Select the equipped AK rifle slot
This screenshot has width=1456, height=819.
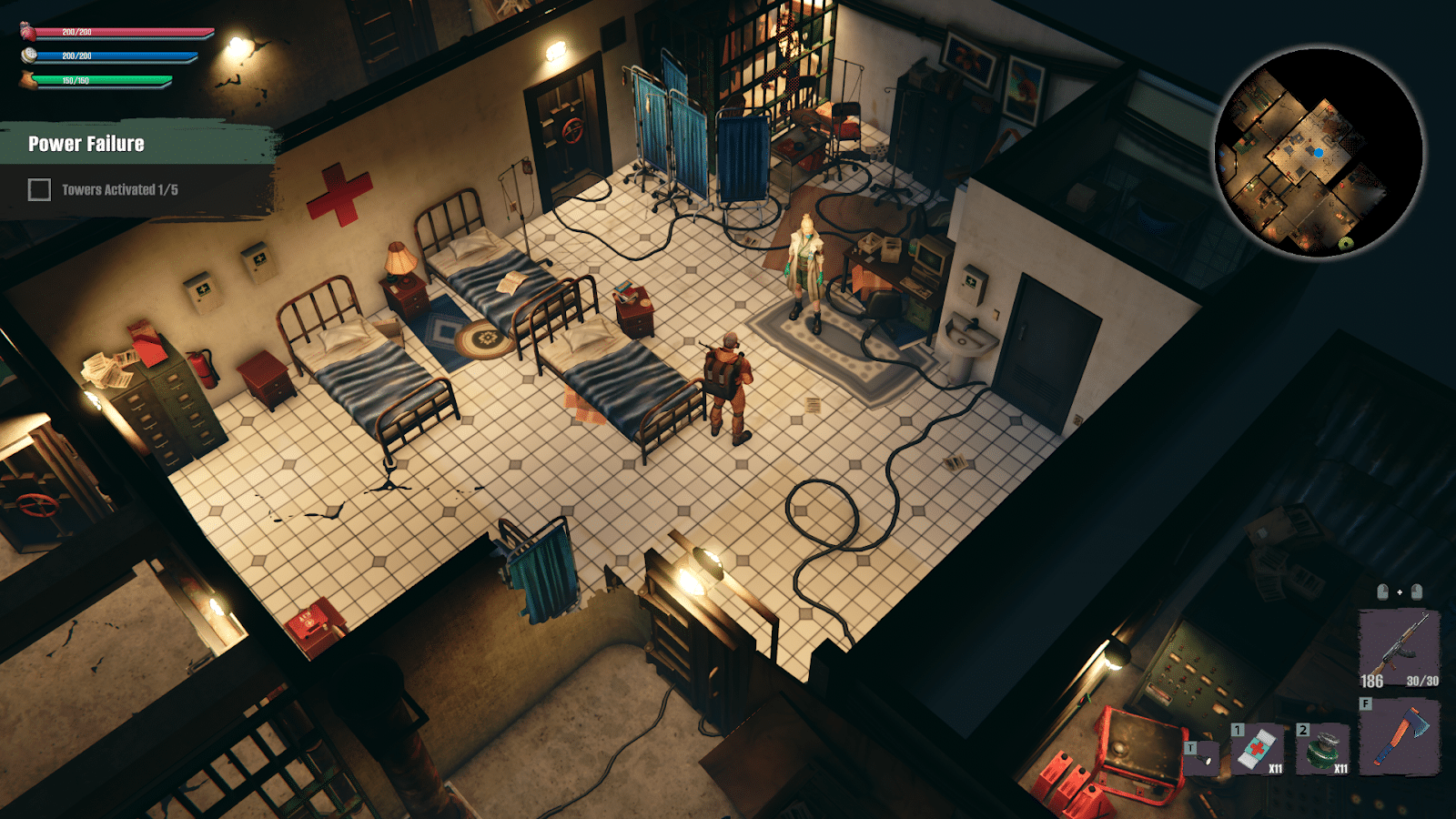[x=1400, y=642]
